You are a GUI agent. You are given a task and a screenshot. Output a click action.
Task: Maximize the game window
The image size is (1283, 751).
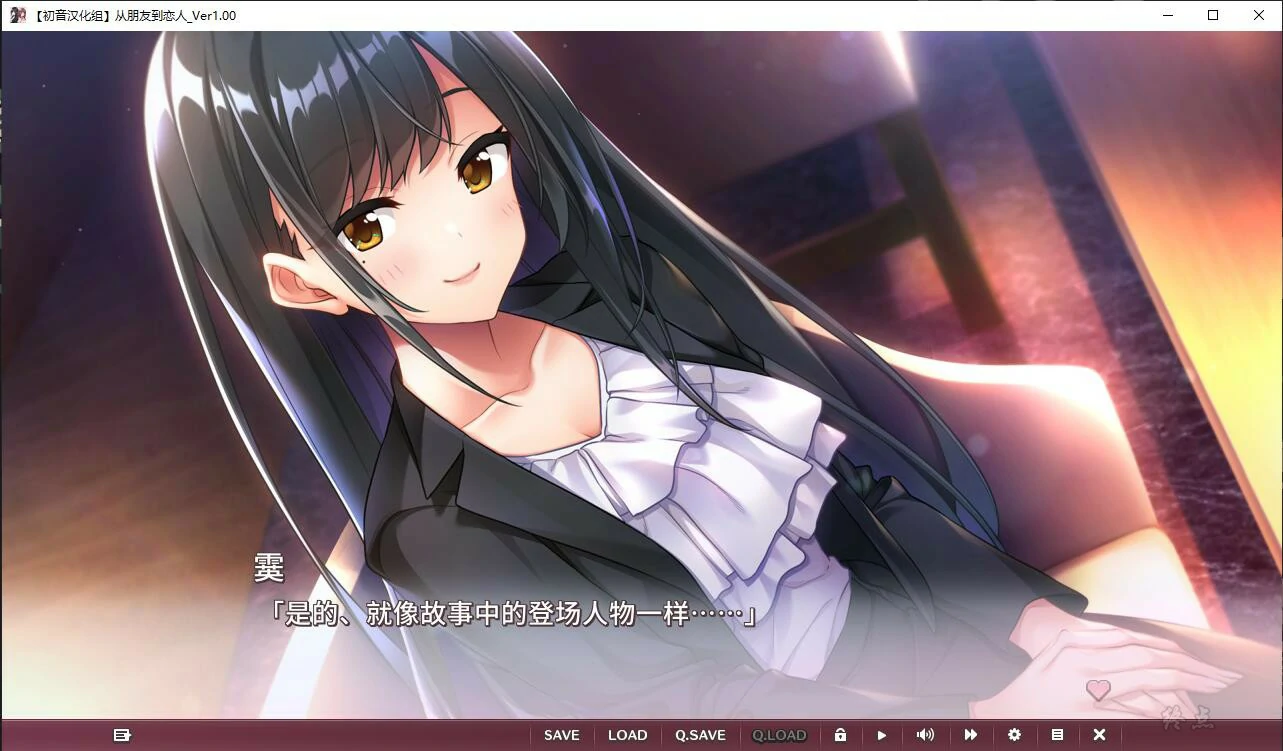click(x=1212, y=15)
